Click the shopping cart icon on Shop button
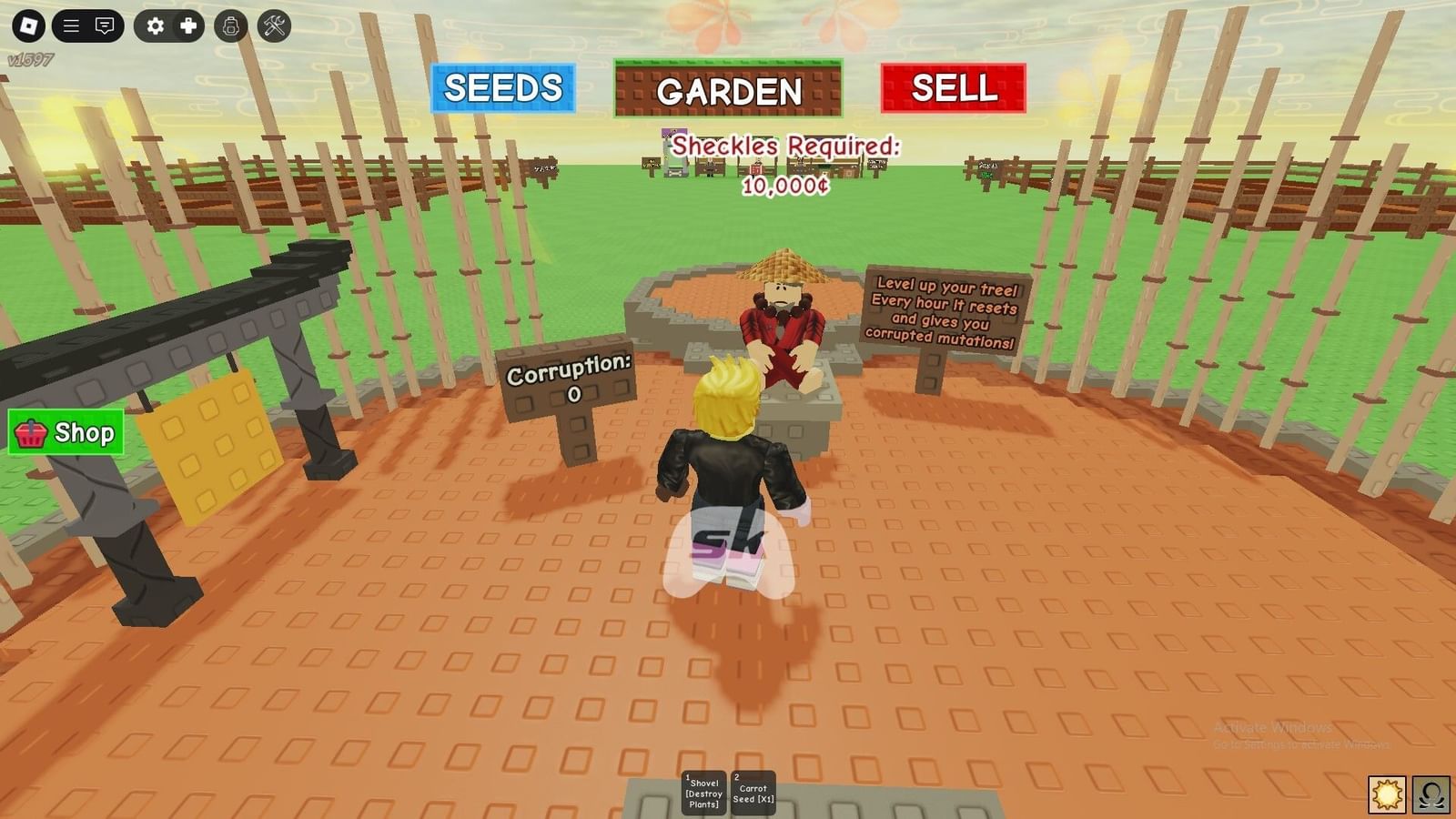This screenshot has height=819, width=1456. [30, 433]
